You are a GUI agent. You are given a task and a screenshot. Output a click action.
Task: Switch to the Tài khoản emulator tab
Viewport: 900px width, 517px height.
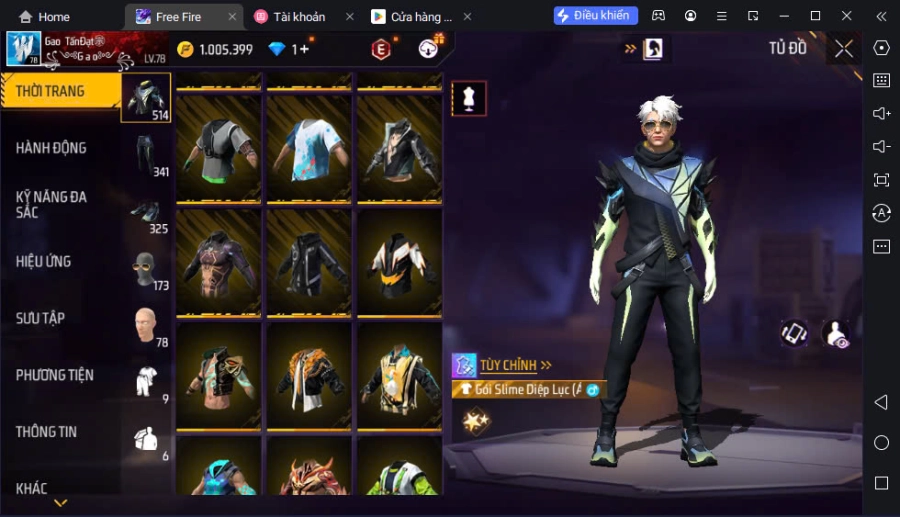[x=298, y=17]
